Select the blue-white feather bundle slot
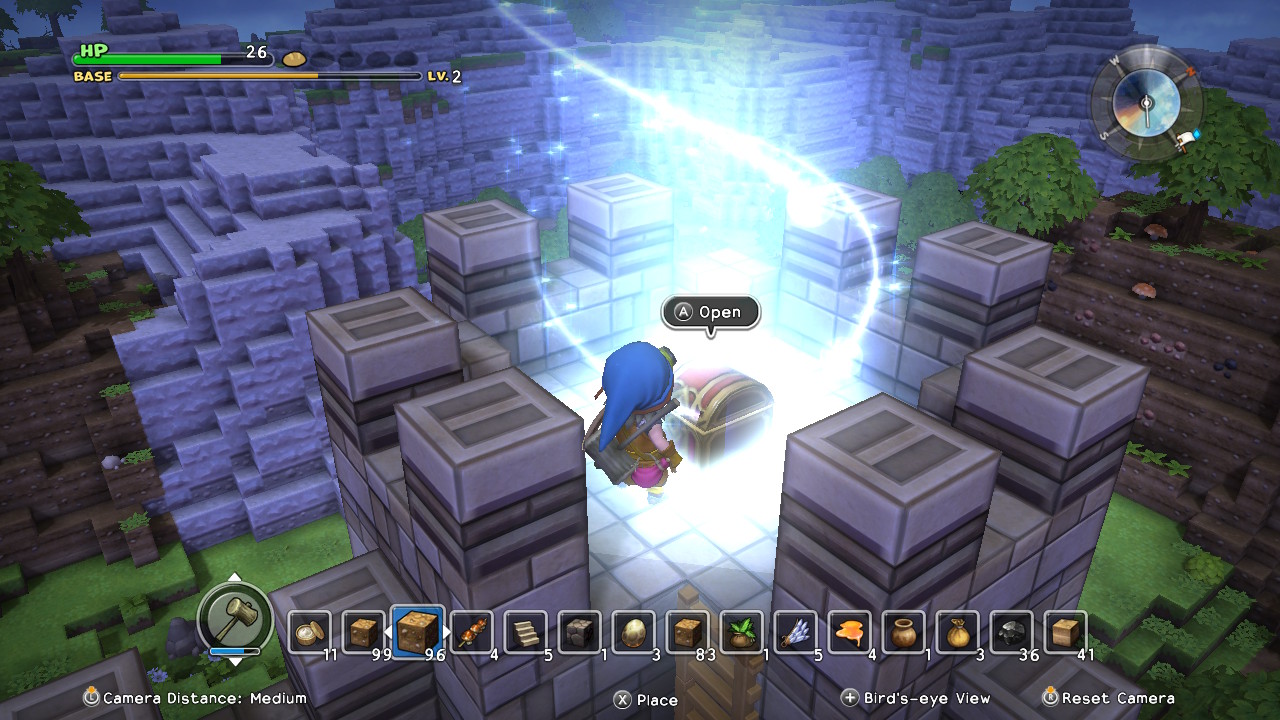 pyautogui.click(x=795, y=632)
